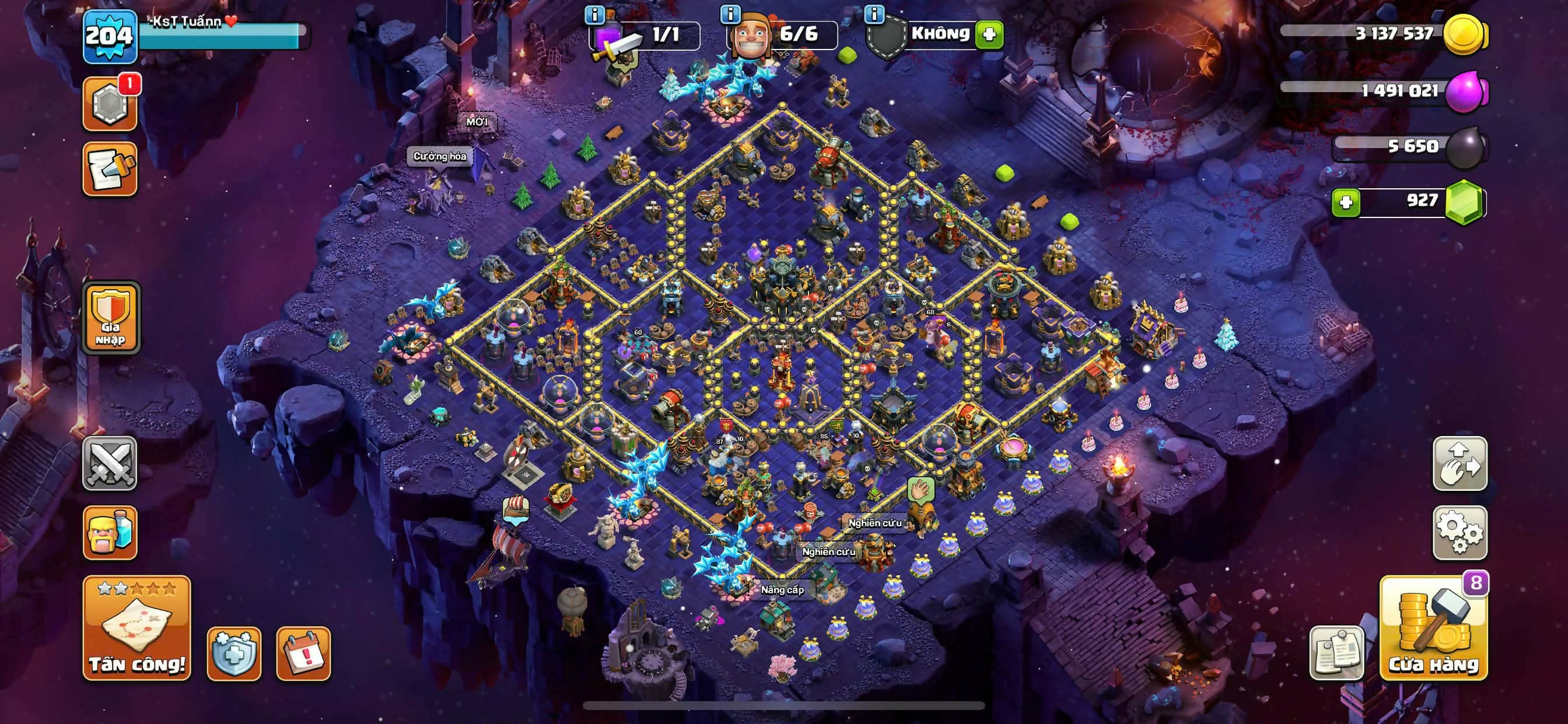Image resolution: width=1568 pixels, height=724 pixels.
Task: Open the blue shield revenge icon
Action: point(234,653)
